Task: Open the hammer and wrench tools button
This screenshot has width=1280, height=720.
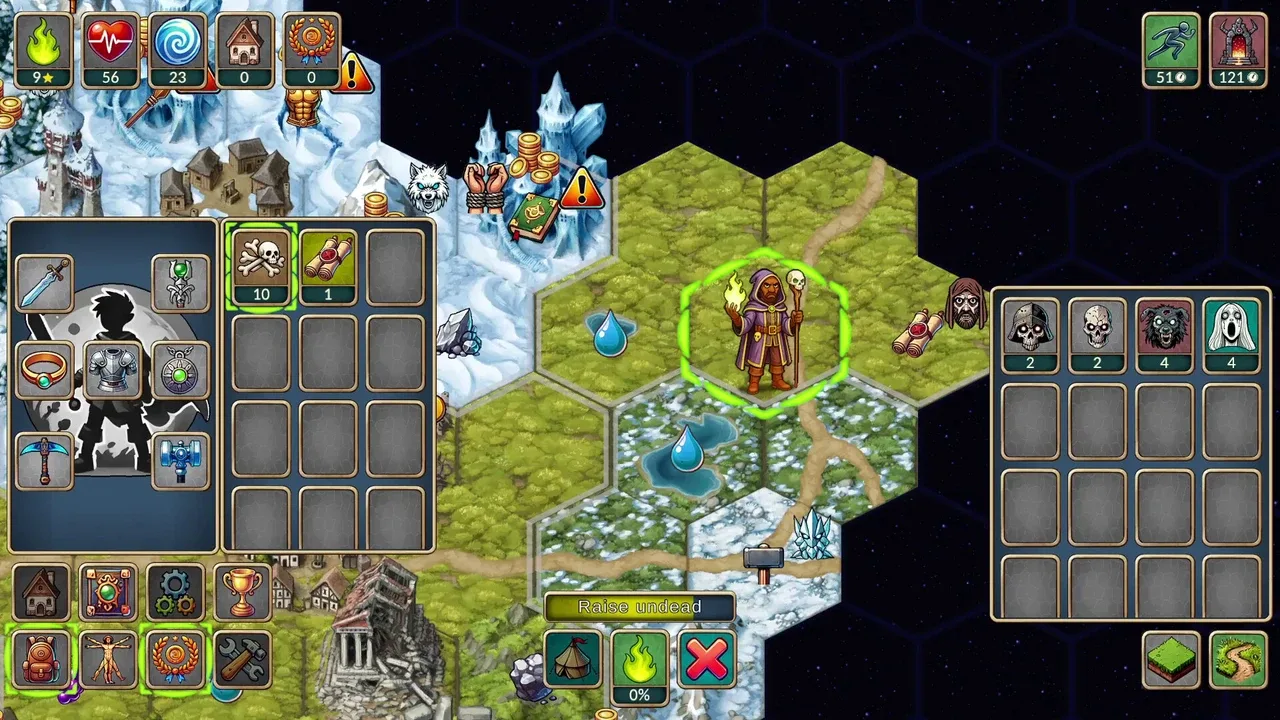Action: click(242, 659)
